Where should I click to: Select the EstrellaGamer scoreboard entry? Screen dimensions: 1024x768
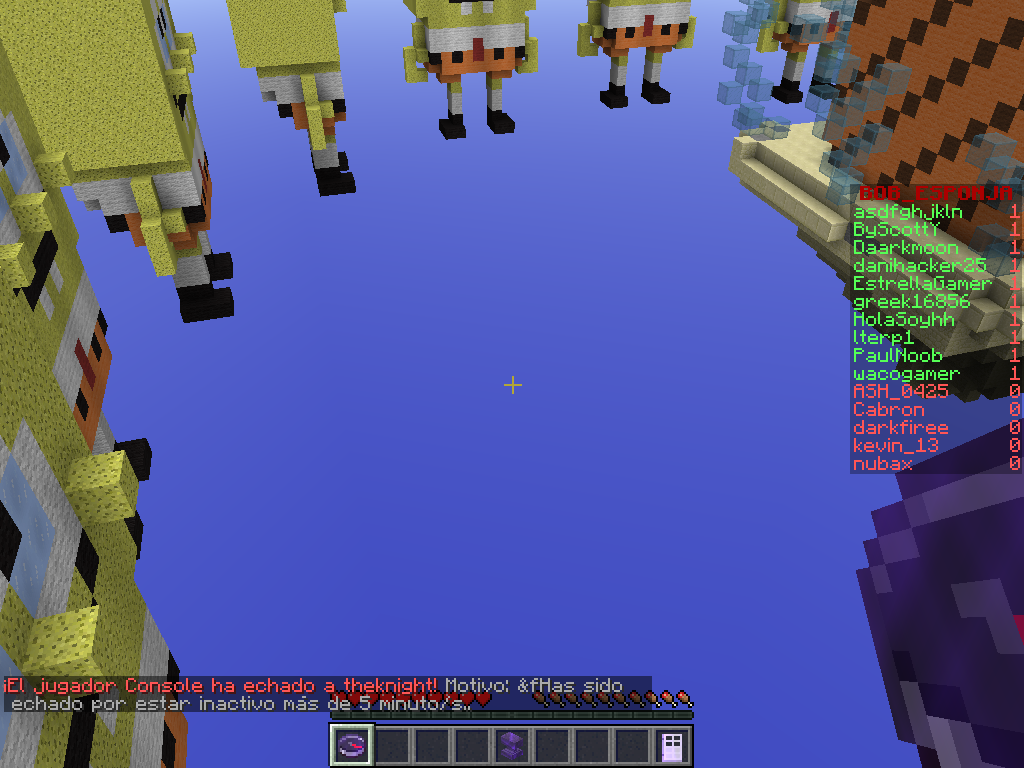922,284
